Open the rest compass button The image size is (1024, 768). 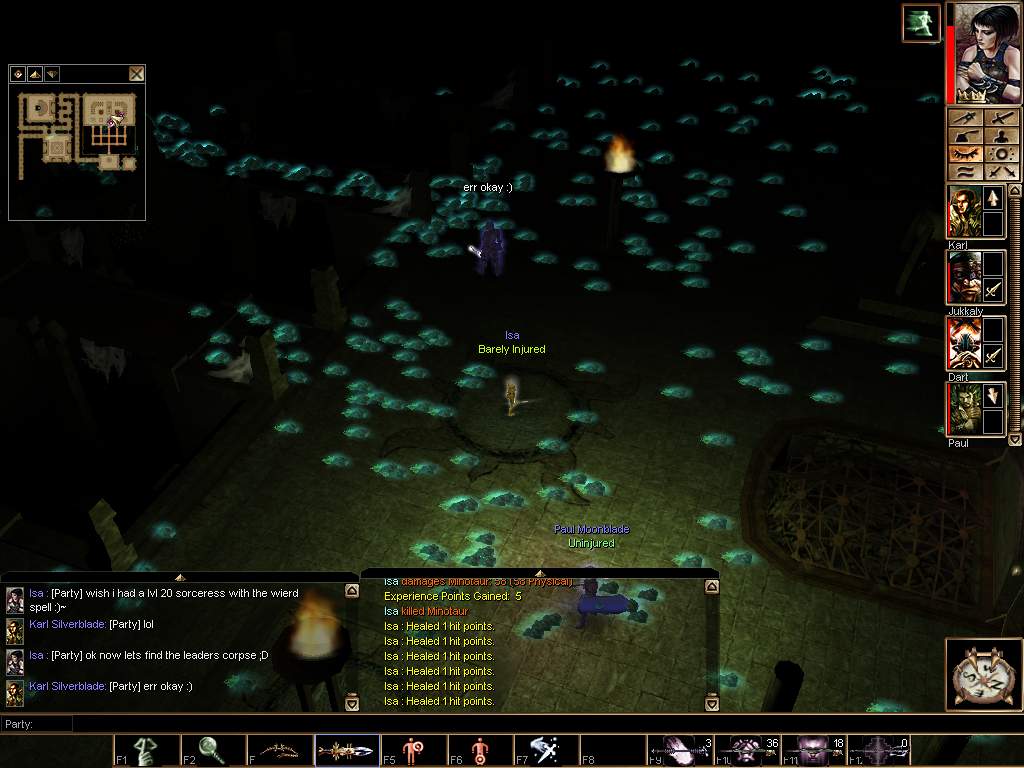click(981, 674)
